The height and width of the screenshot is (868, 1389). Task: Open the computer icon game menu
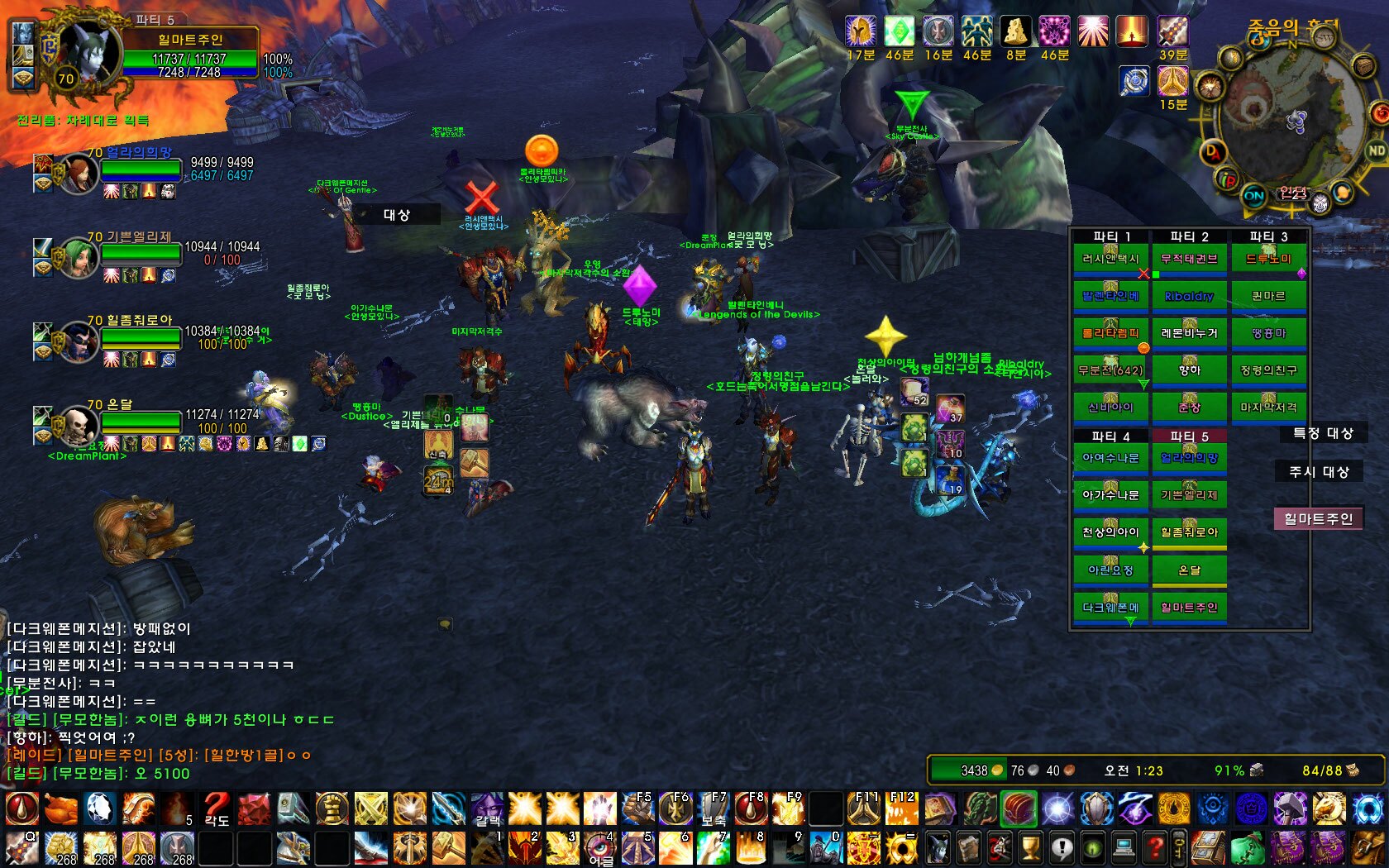pos(1124,849)
